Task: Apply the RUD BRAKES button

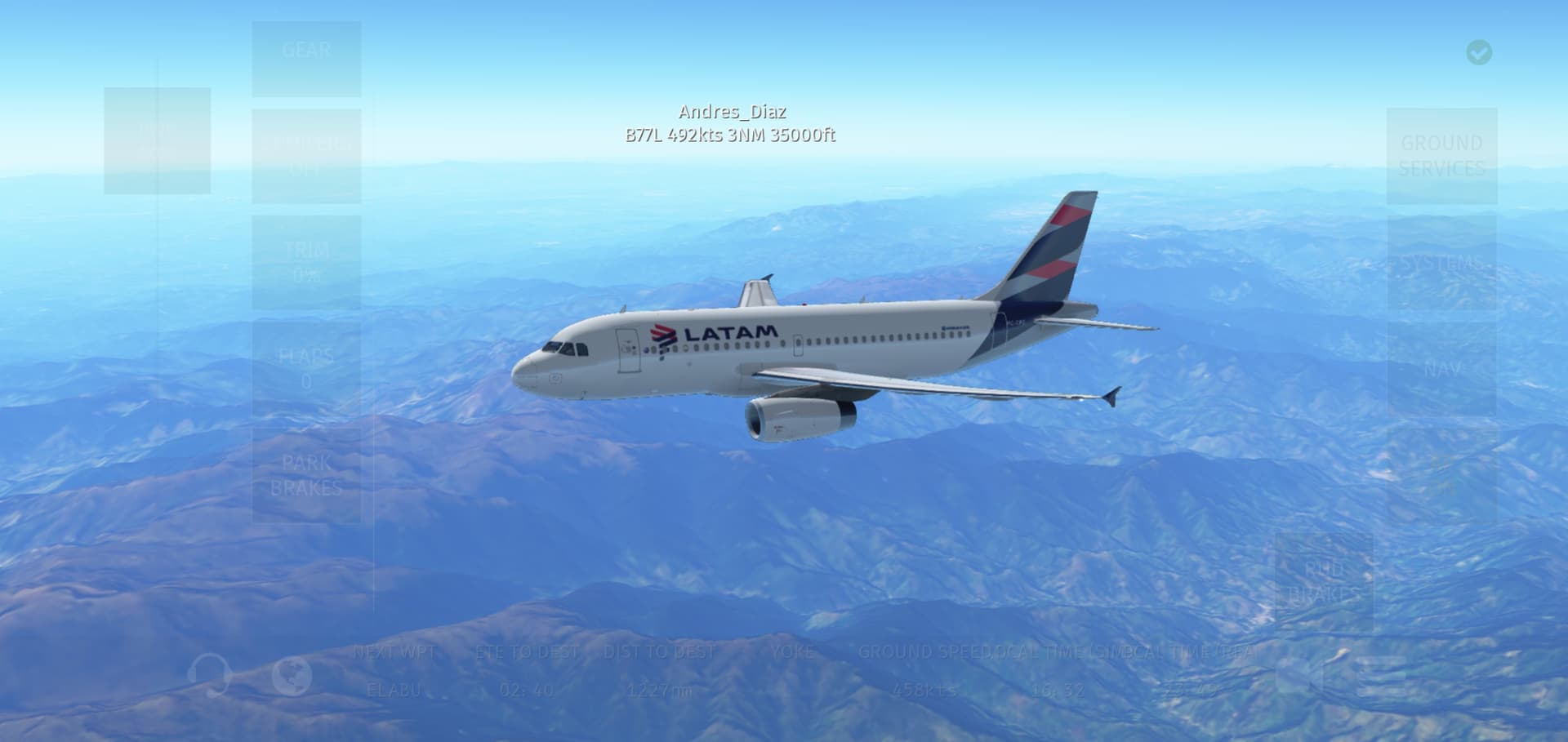Action: [x=1323, y=581]
